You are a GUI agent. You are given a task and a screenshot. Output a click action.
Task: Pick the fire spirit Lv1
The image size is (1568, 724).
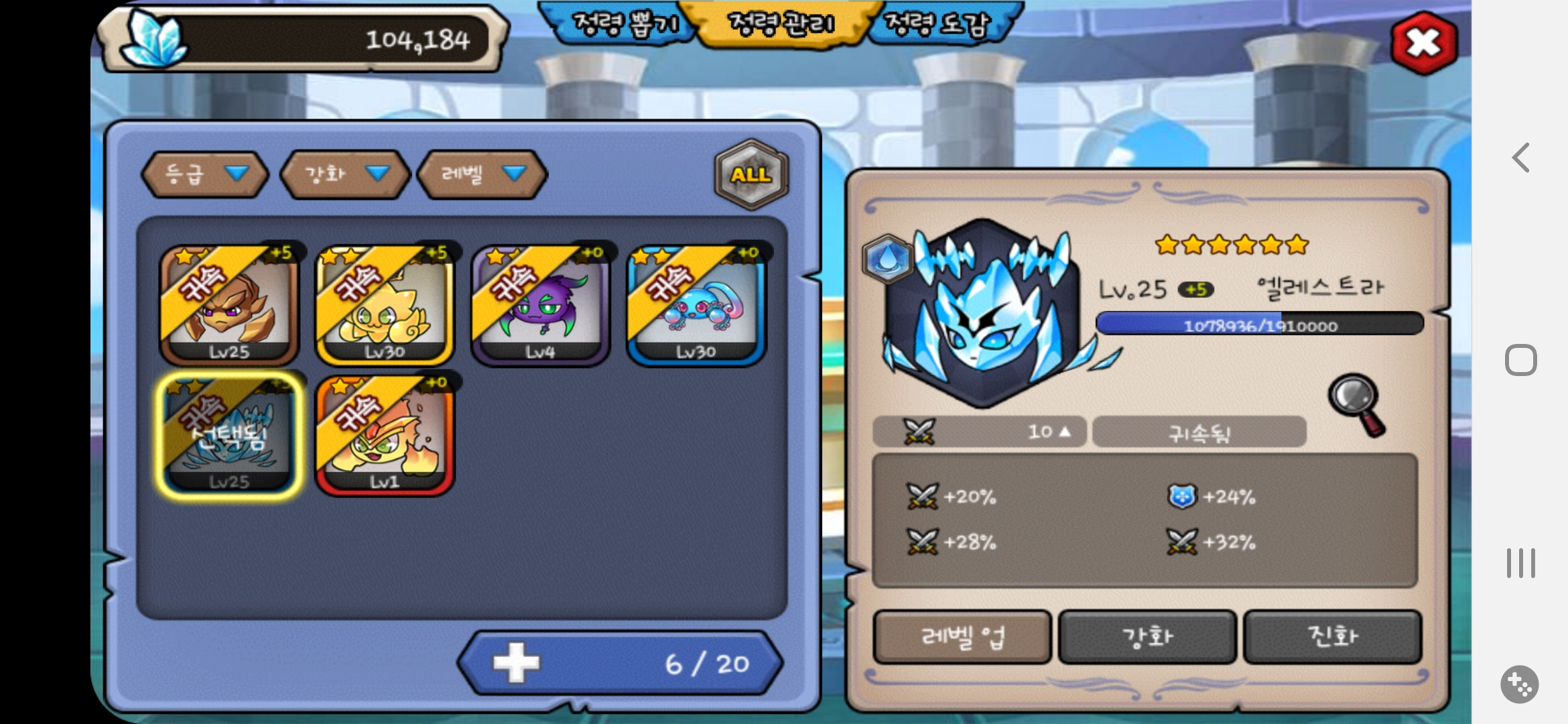click(385, 436)
